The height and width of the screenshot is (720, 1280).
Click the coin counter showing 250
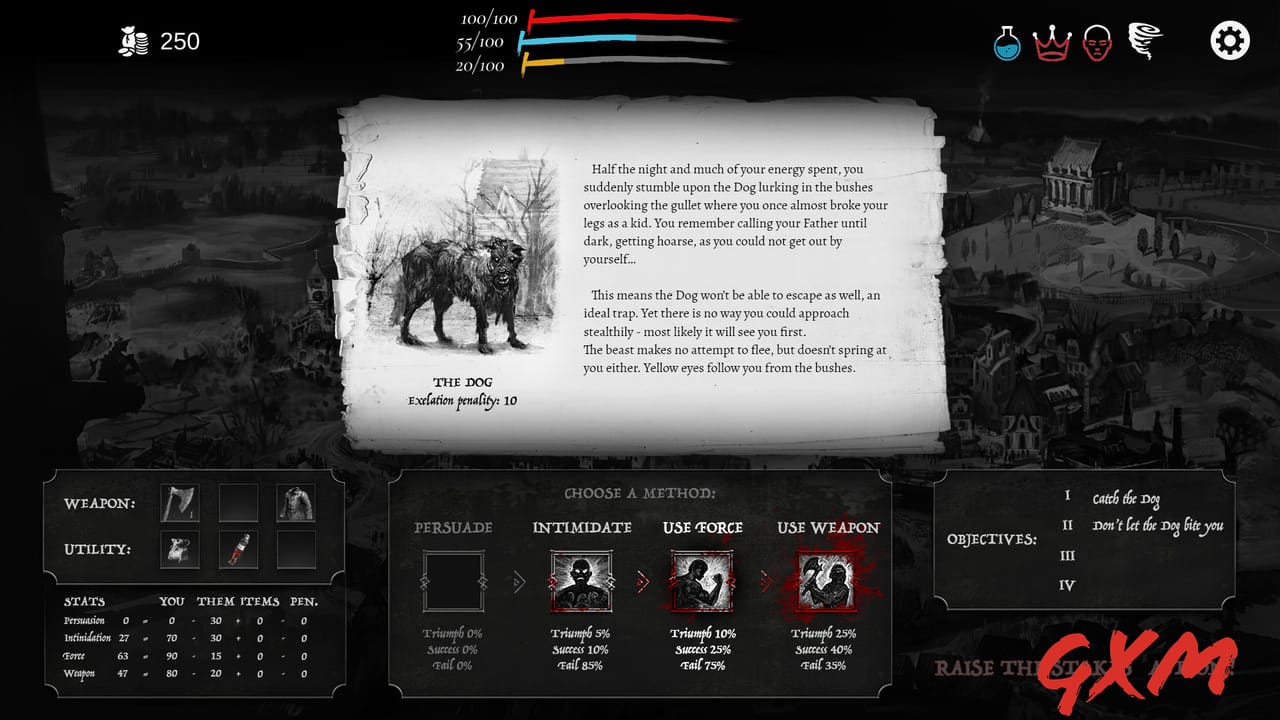pos(160,42)
